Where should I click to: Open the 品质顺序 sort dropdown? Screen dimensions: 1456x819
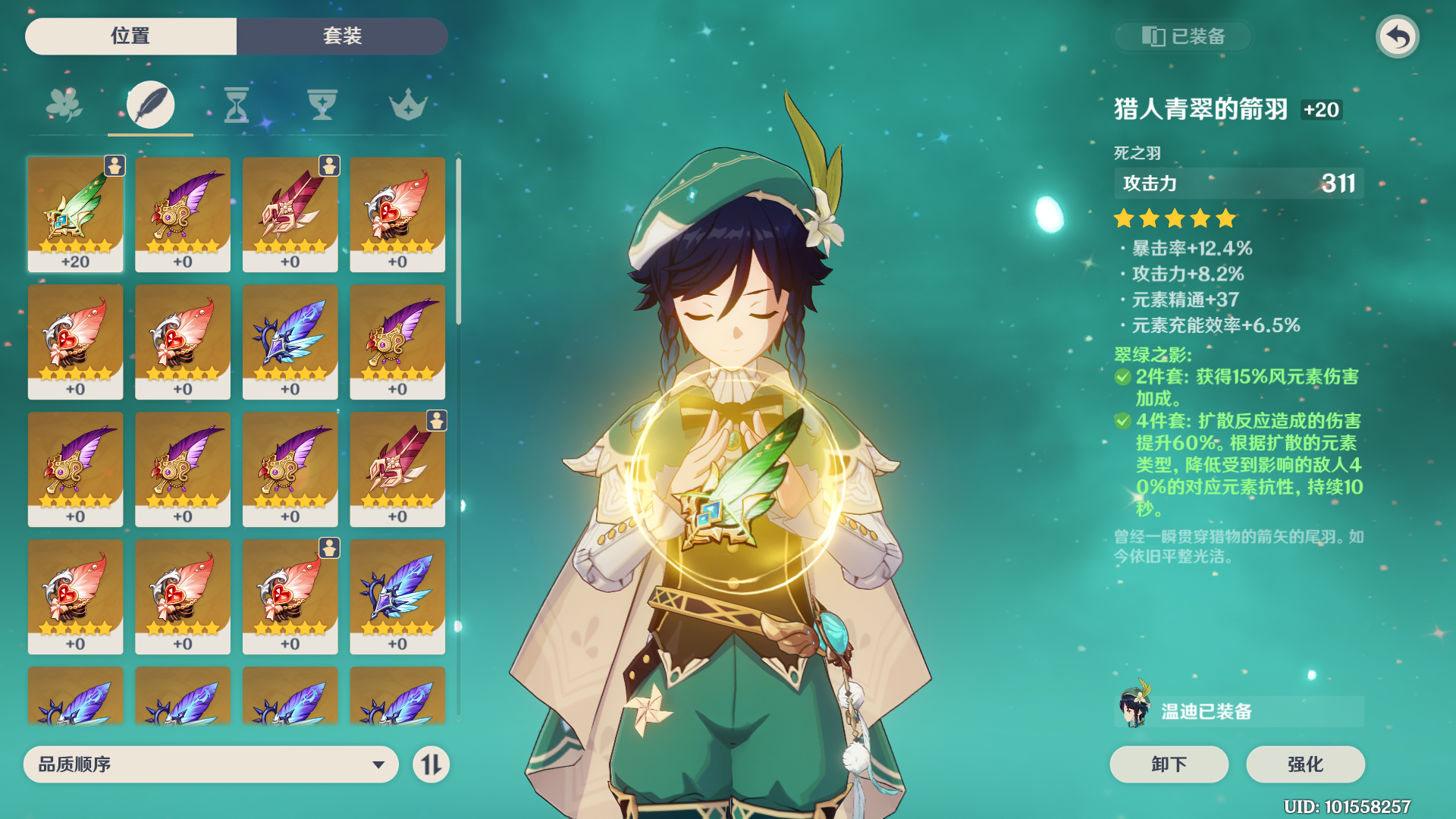(211, 764)
